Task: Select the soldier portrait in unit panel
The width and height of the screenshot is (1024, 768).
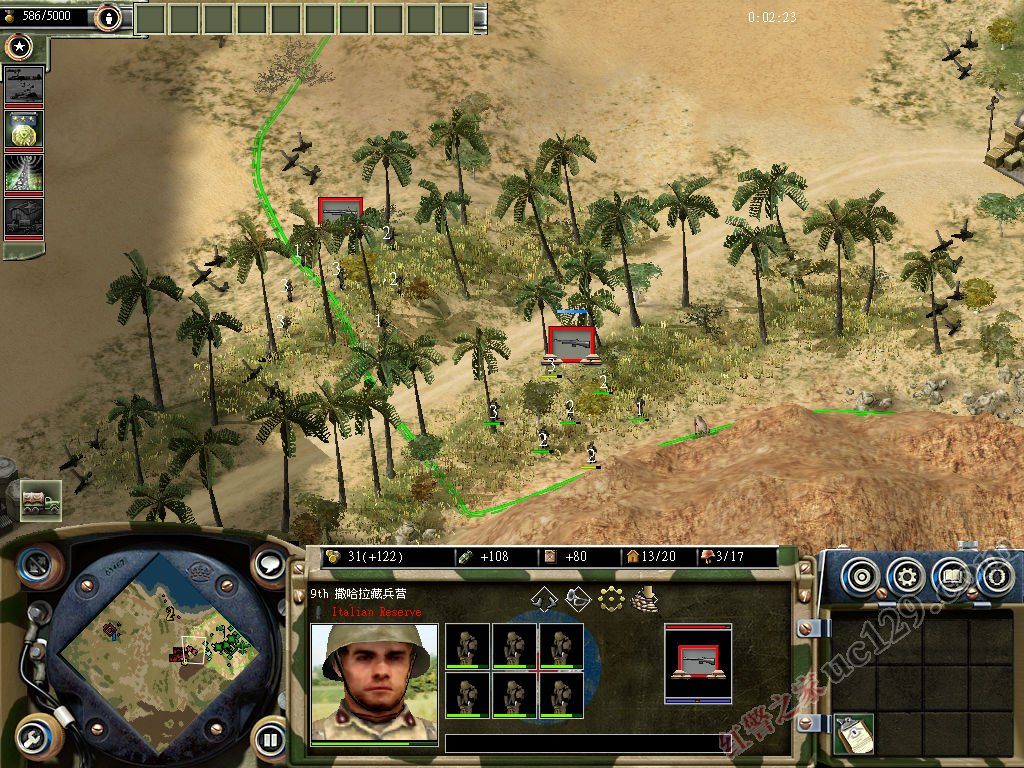Action: [373, 683]
